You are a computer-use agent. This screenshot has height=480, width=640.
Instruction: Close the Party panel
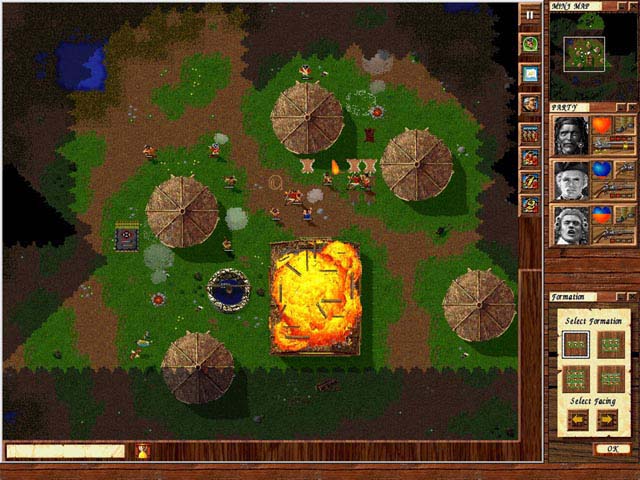[631, 107]
